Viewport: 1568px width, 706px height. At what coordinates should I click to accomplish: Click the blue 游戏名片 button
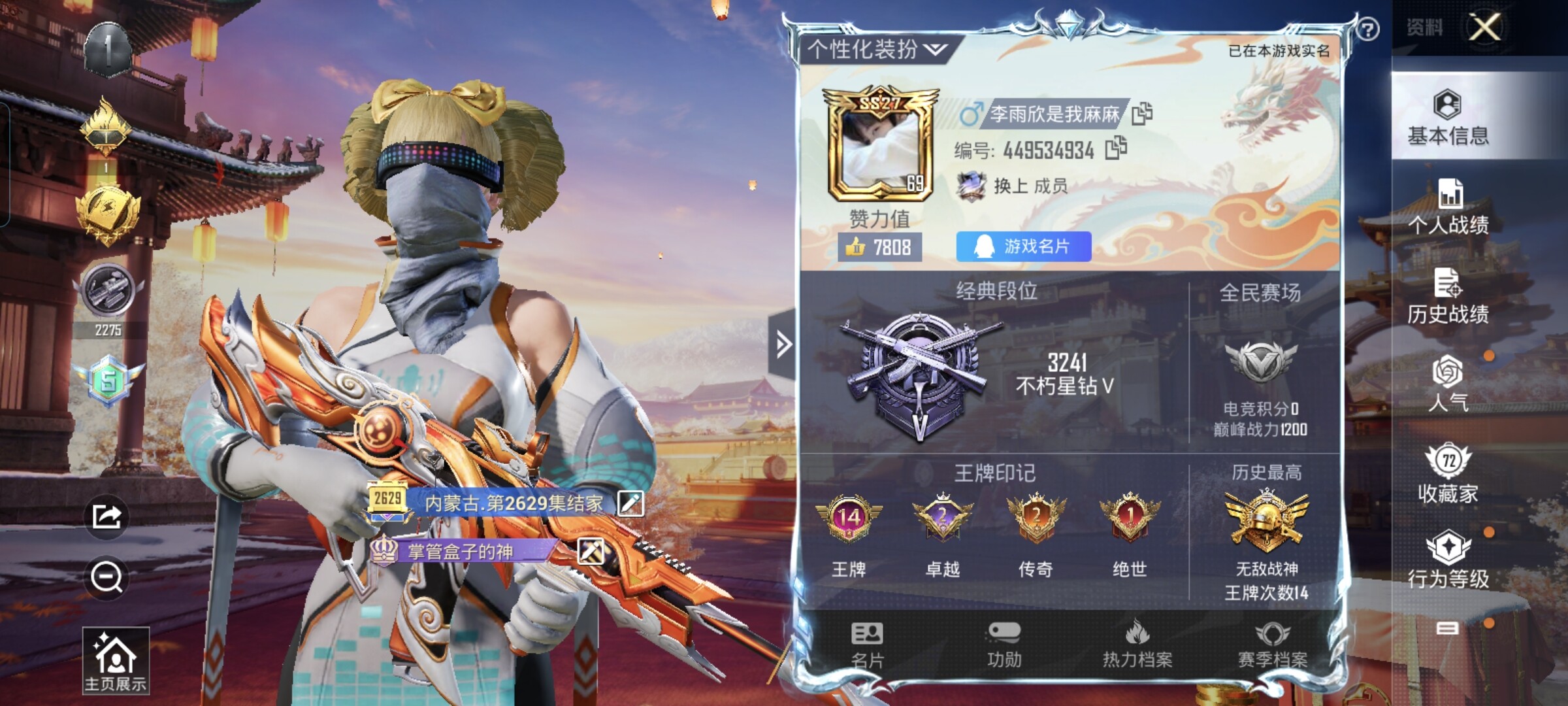coord(1023,246)
